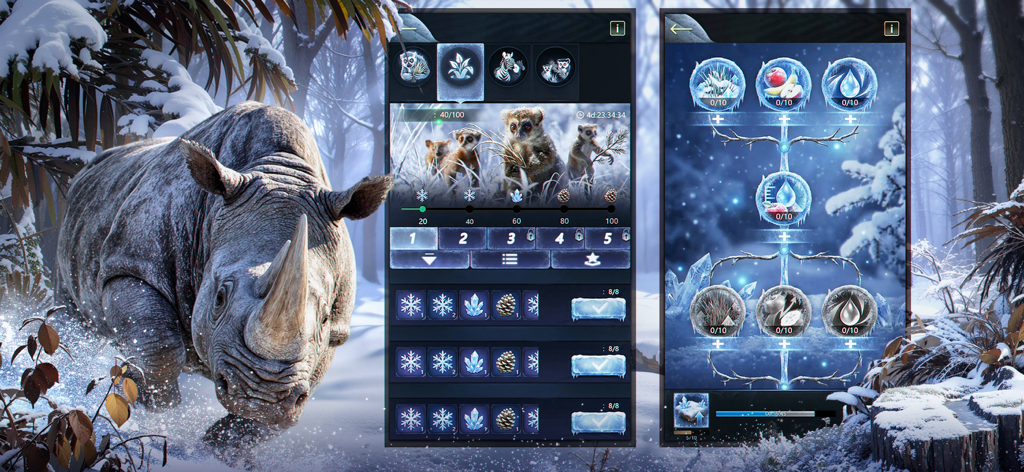Switch to the zebra tab

509,68
